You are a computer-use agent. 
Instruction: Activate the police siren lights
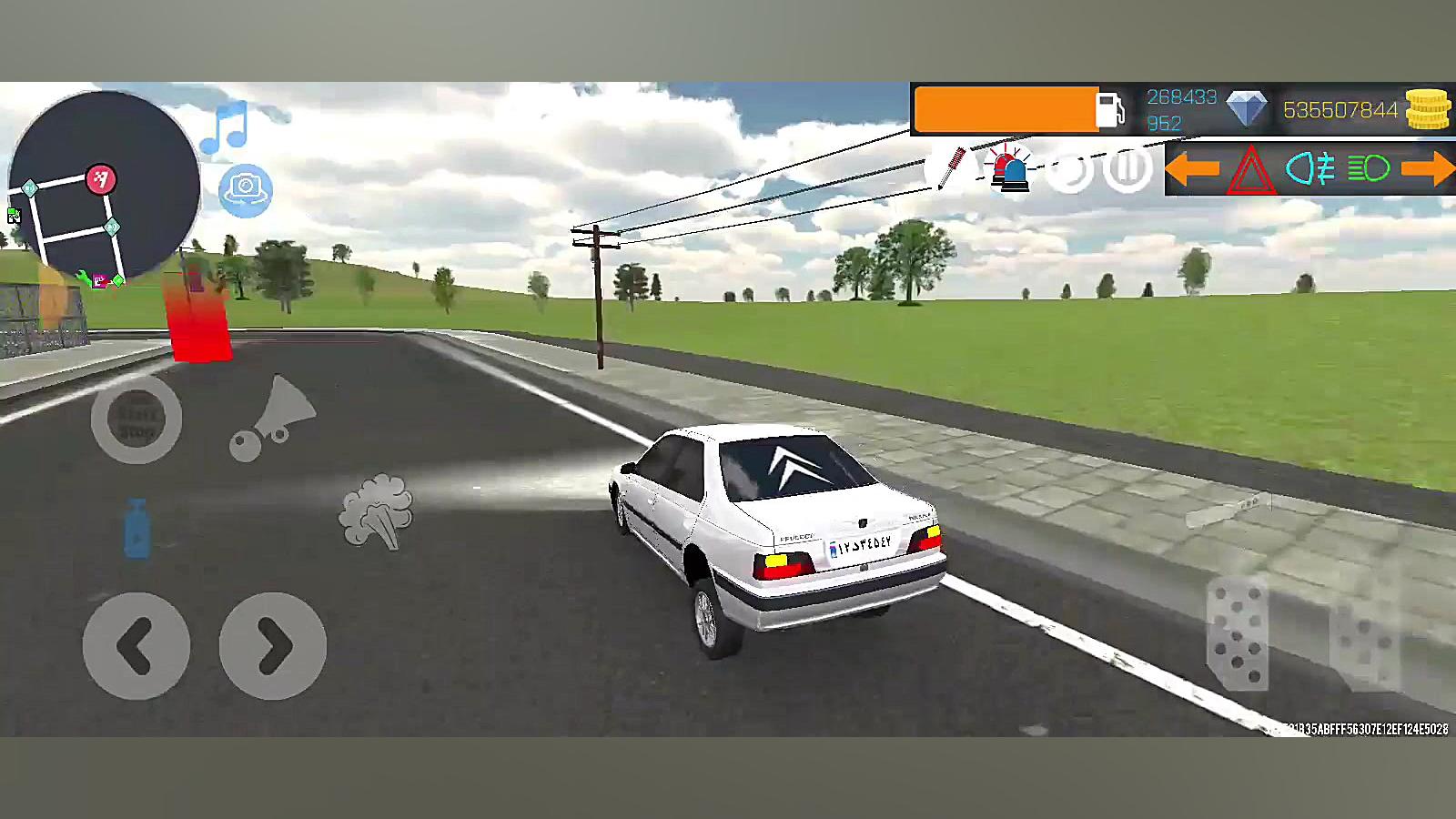tap(1010, 169)
